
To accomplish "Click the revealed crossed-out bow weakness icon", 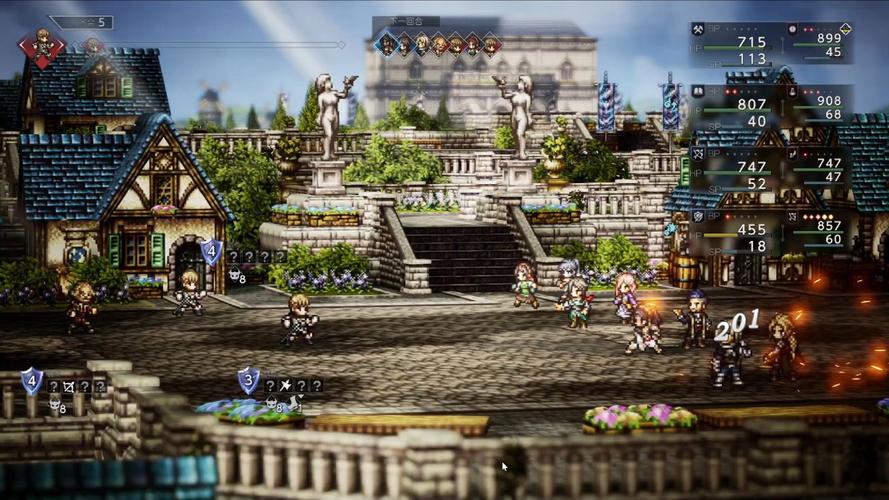I will 68,385.
